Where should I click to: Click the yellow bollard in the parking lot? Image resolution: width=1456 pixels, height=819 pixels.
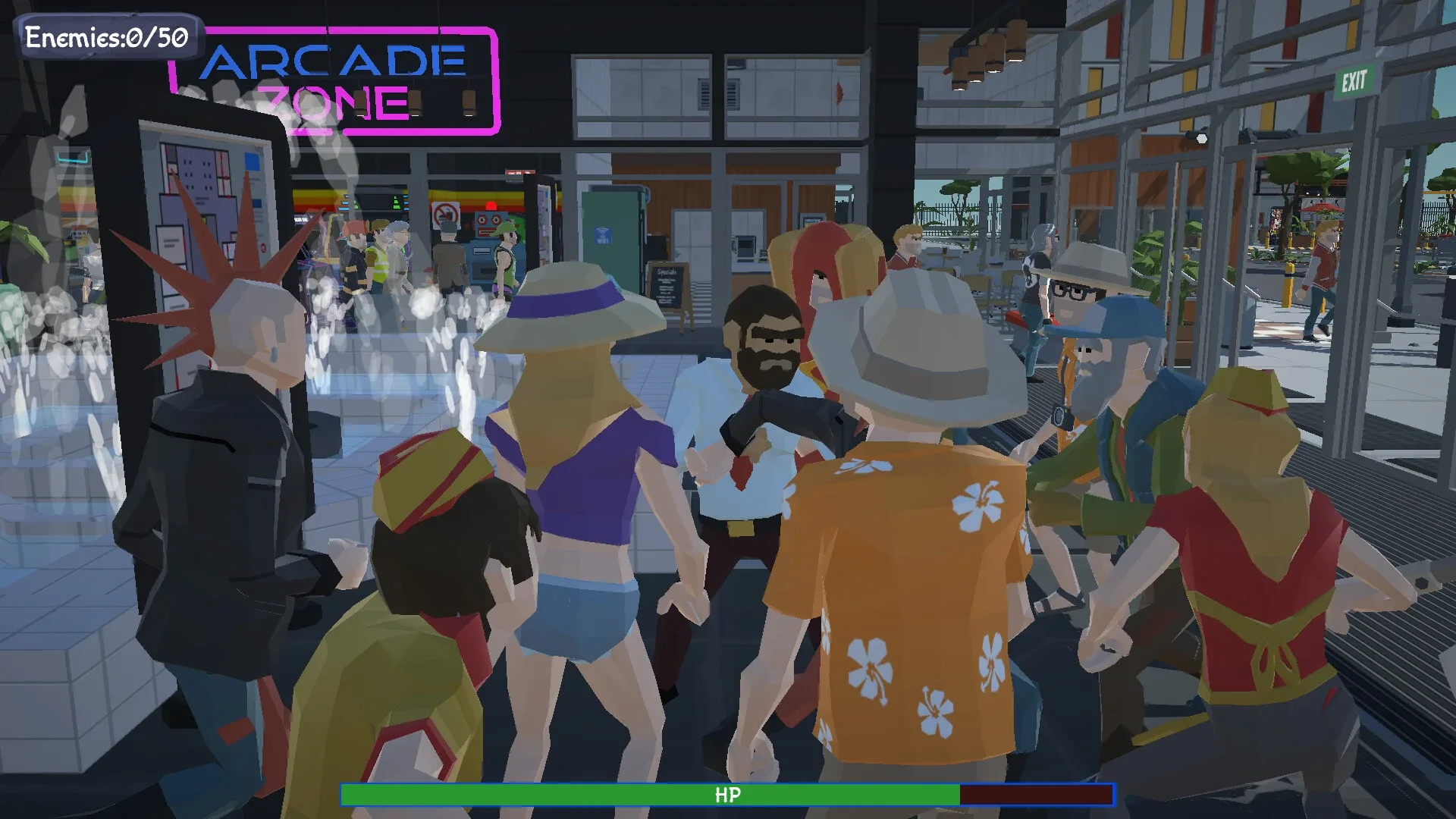[x=1289, y=287]
